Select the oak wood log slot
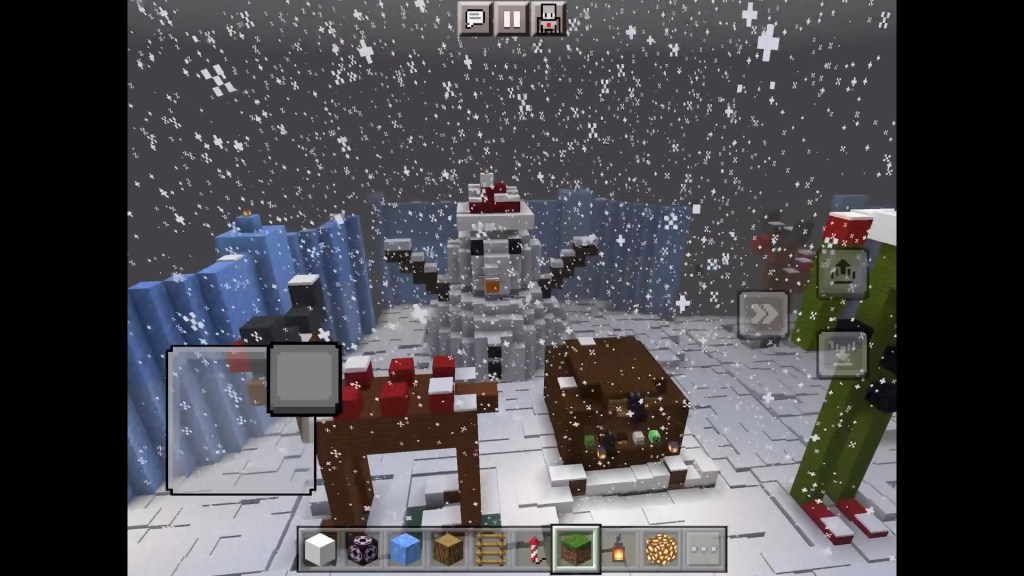The height and width of the screenshot is (576, 1024). pos(447,549)
